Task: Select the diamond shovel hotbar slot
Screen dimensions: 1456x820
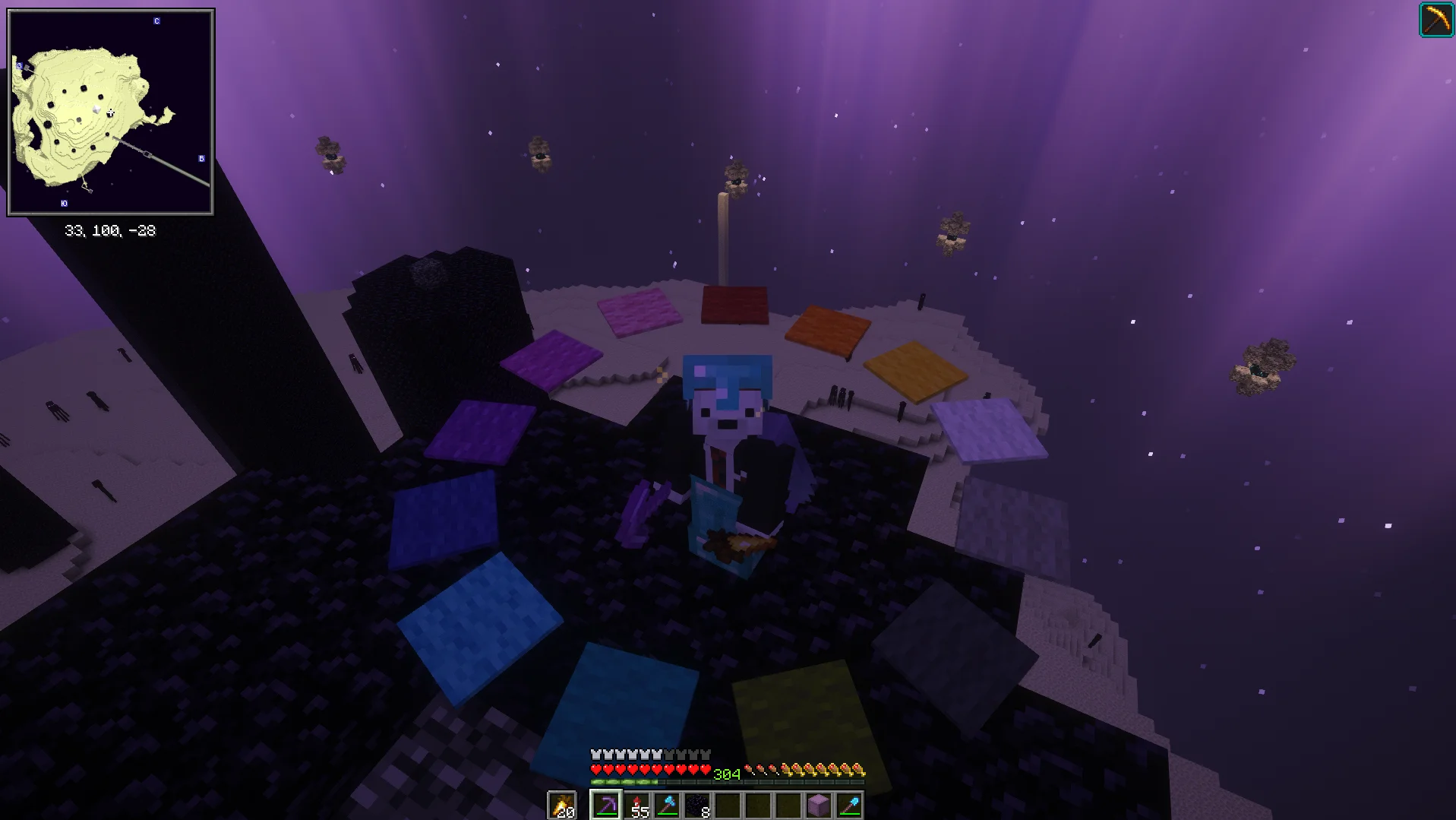Action: pos(848,805)
